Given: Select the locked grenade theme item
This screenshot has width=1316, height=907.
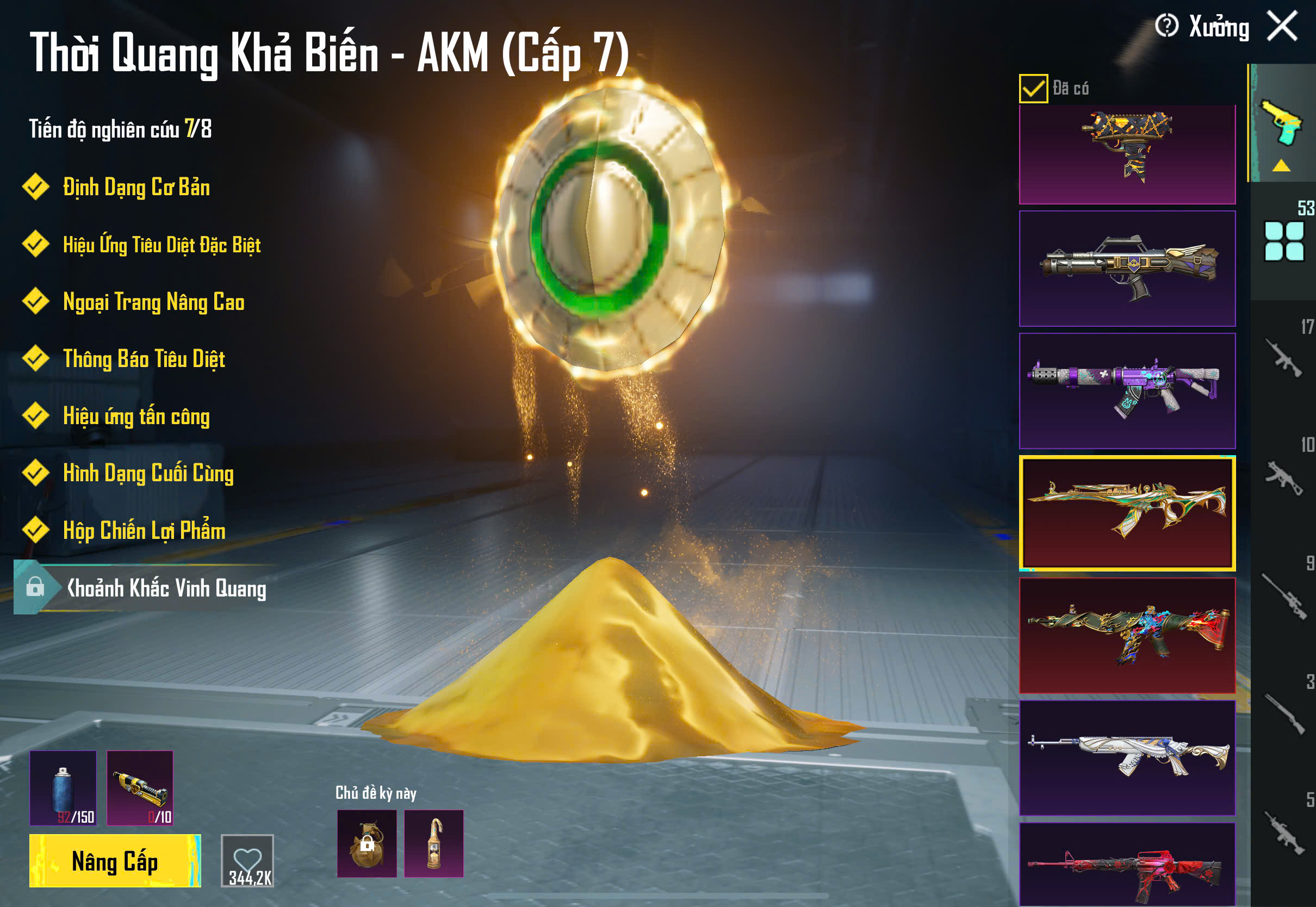Looking at the screenshot, I should pos(367,843).
